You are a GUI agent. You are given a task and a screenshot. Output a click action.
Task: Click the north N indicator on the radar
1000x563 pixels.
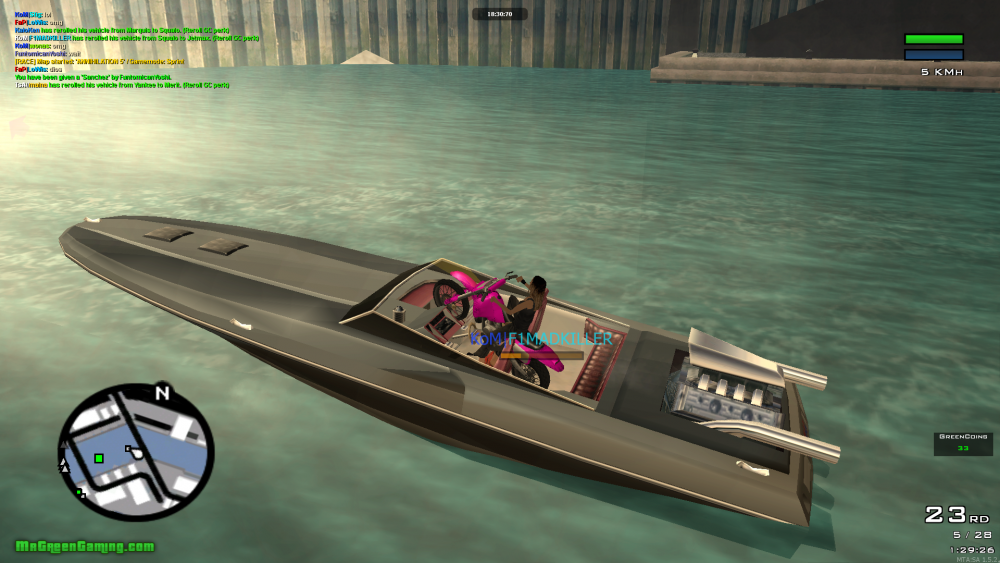pyautogui.click(x=162, y=393)
